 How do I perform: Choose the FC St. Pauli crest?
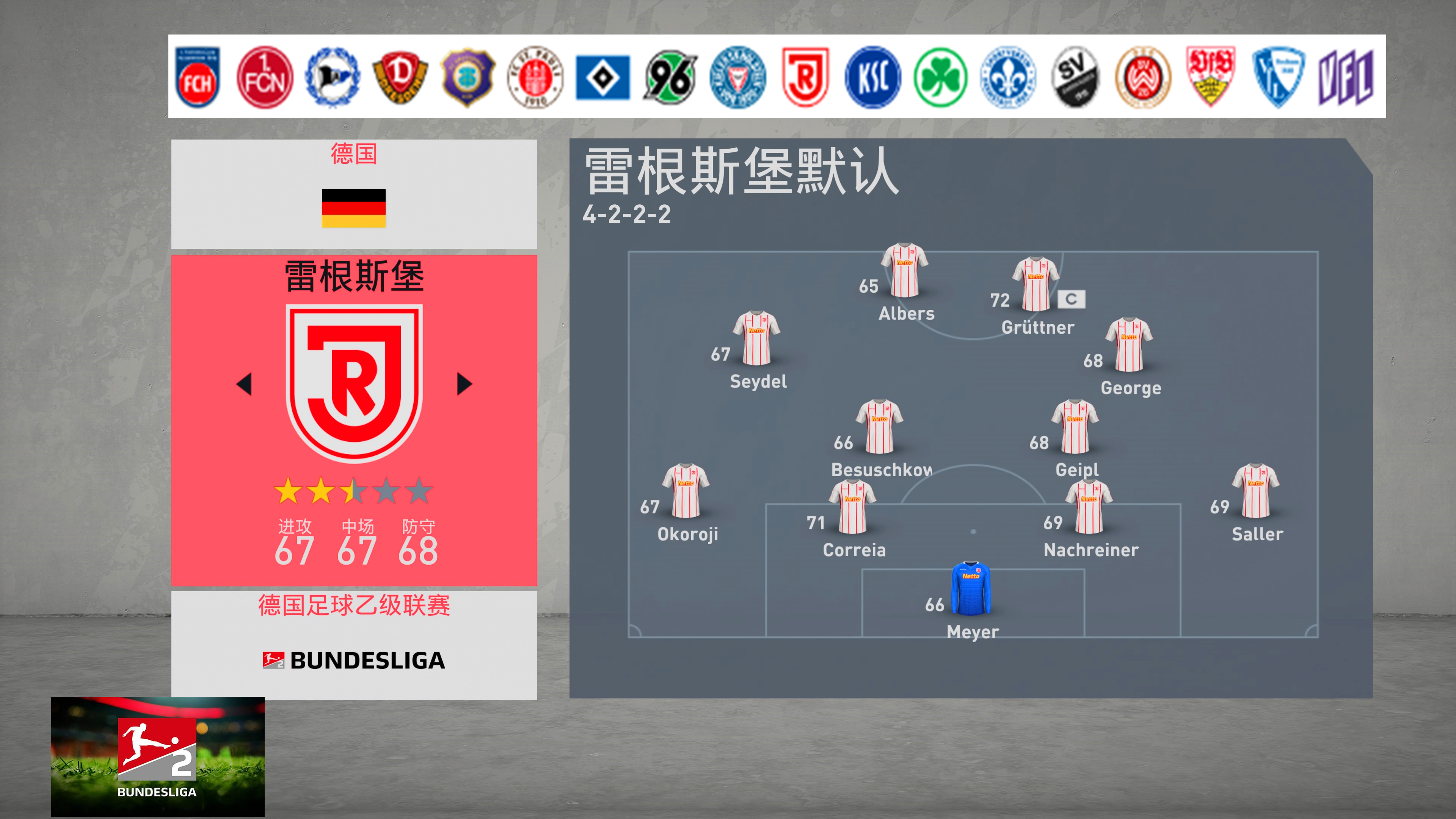(x=535, y=77)
